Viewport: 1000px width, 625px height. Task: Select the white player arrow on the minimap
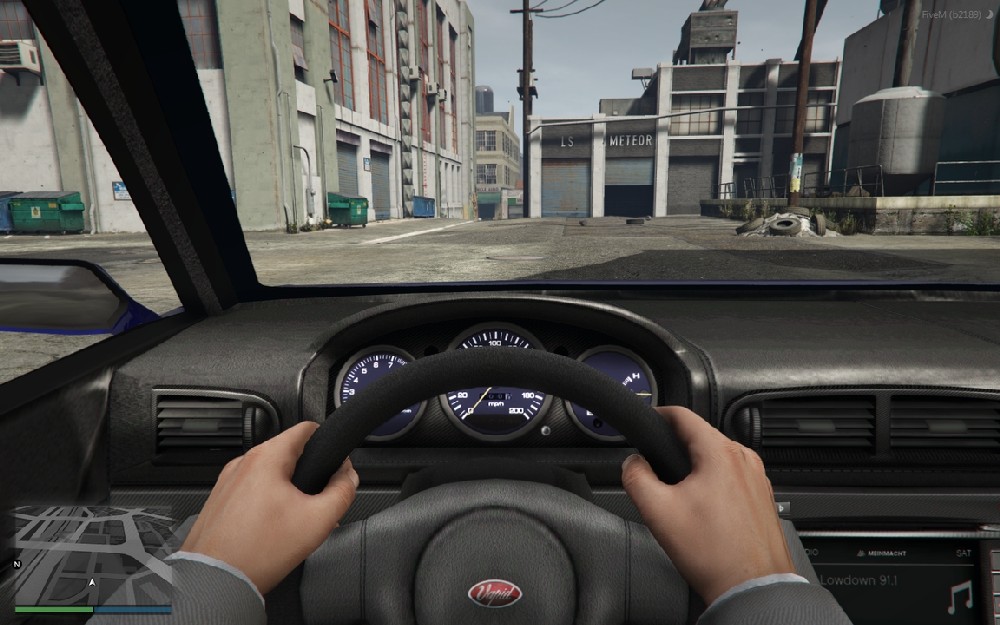(93, 581)
